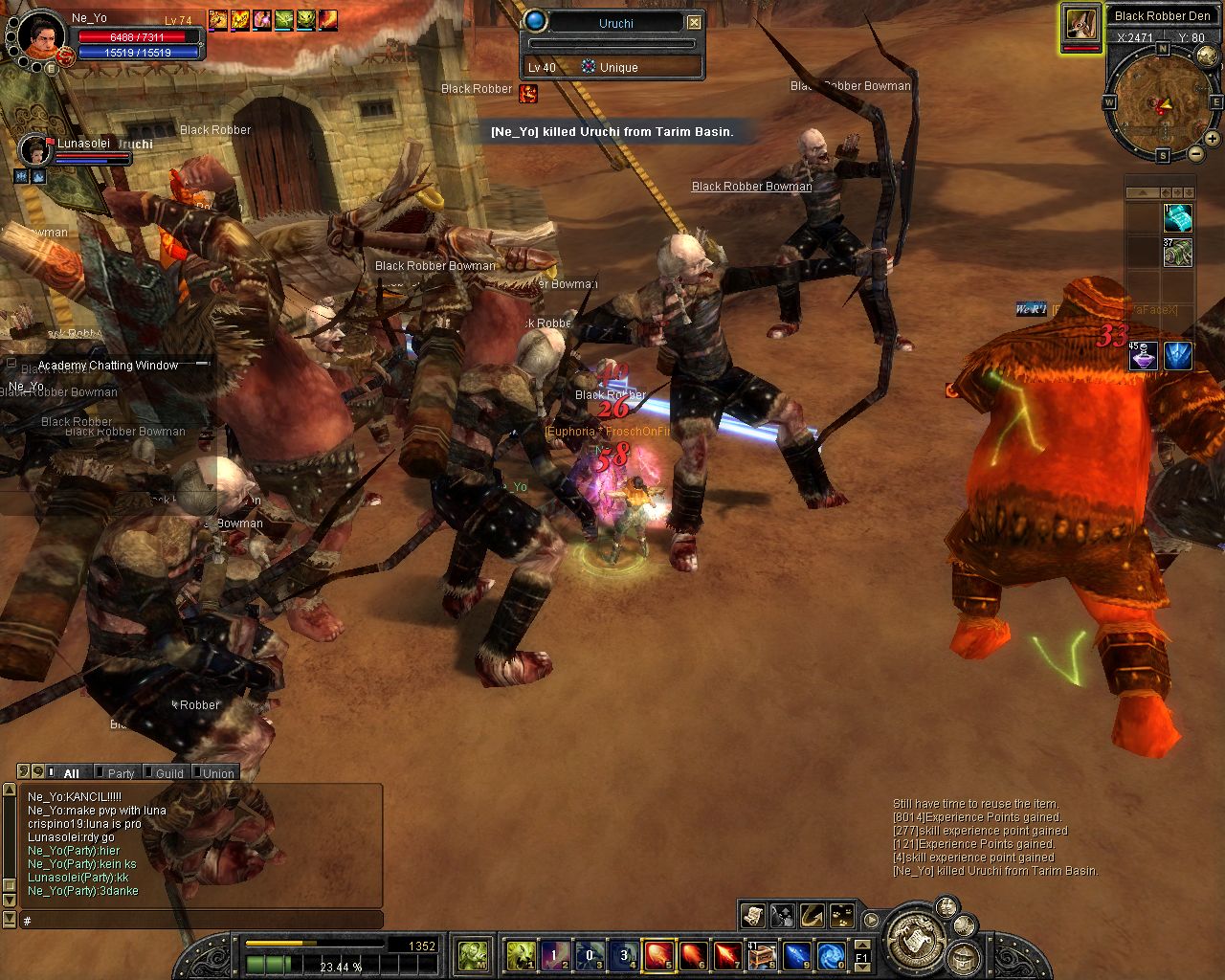1225x980 pixels.
Task: Use the teal scroll item slot
Action: coord(1178,218)
